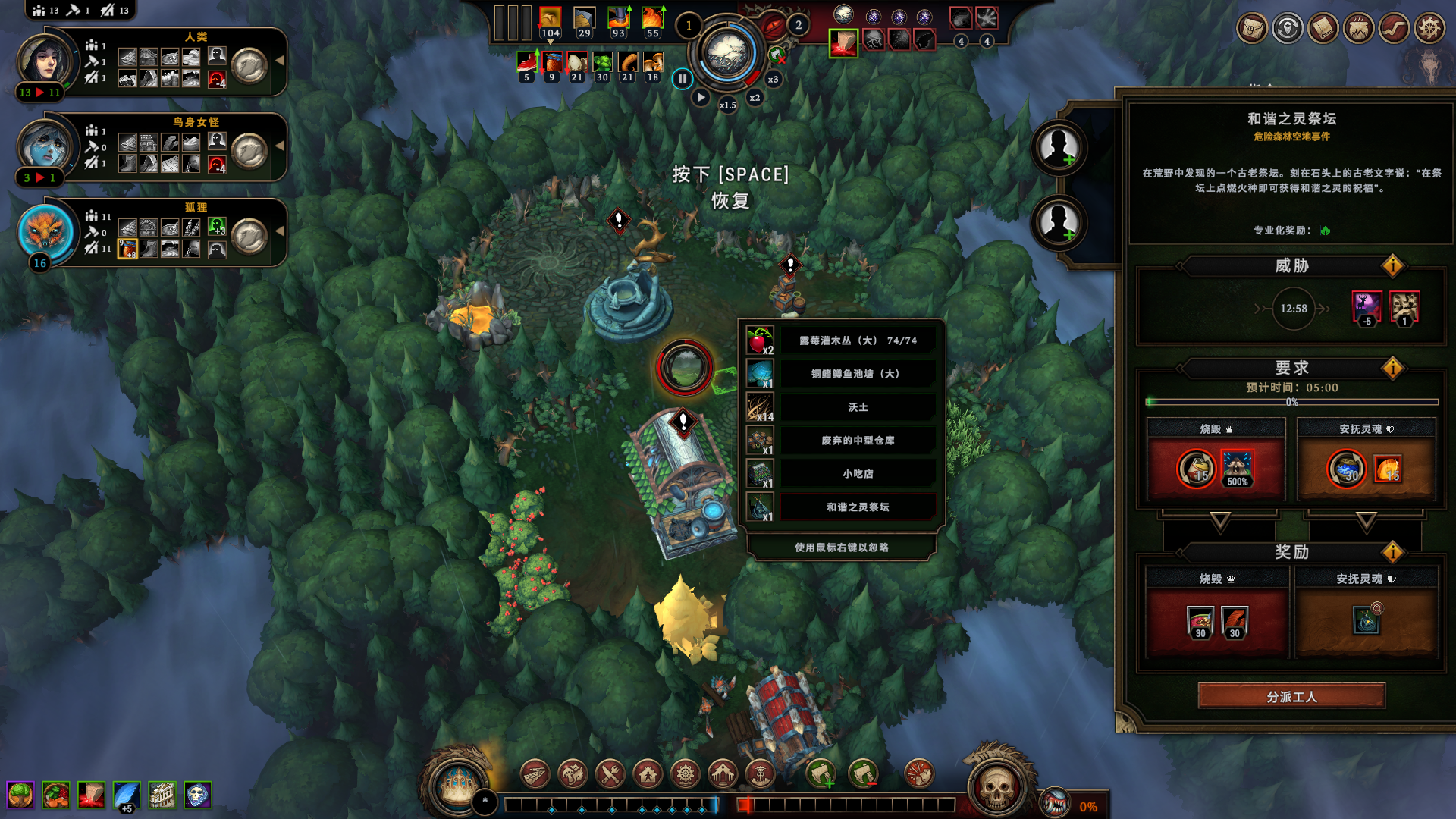Image resolution: width=1456 pixels, height=819 pixels.
Task: Set game speed to x3
Action: point(773,79)
